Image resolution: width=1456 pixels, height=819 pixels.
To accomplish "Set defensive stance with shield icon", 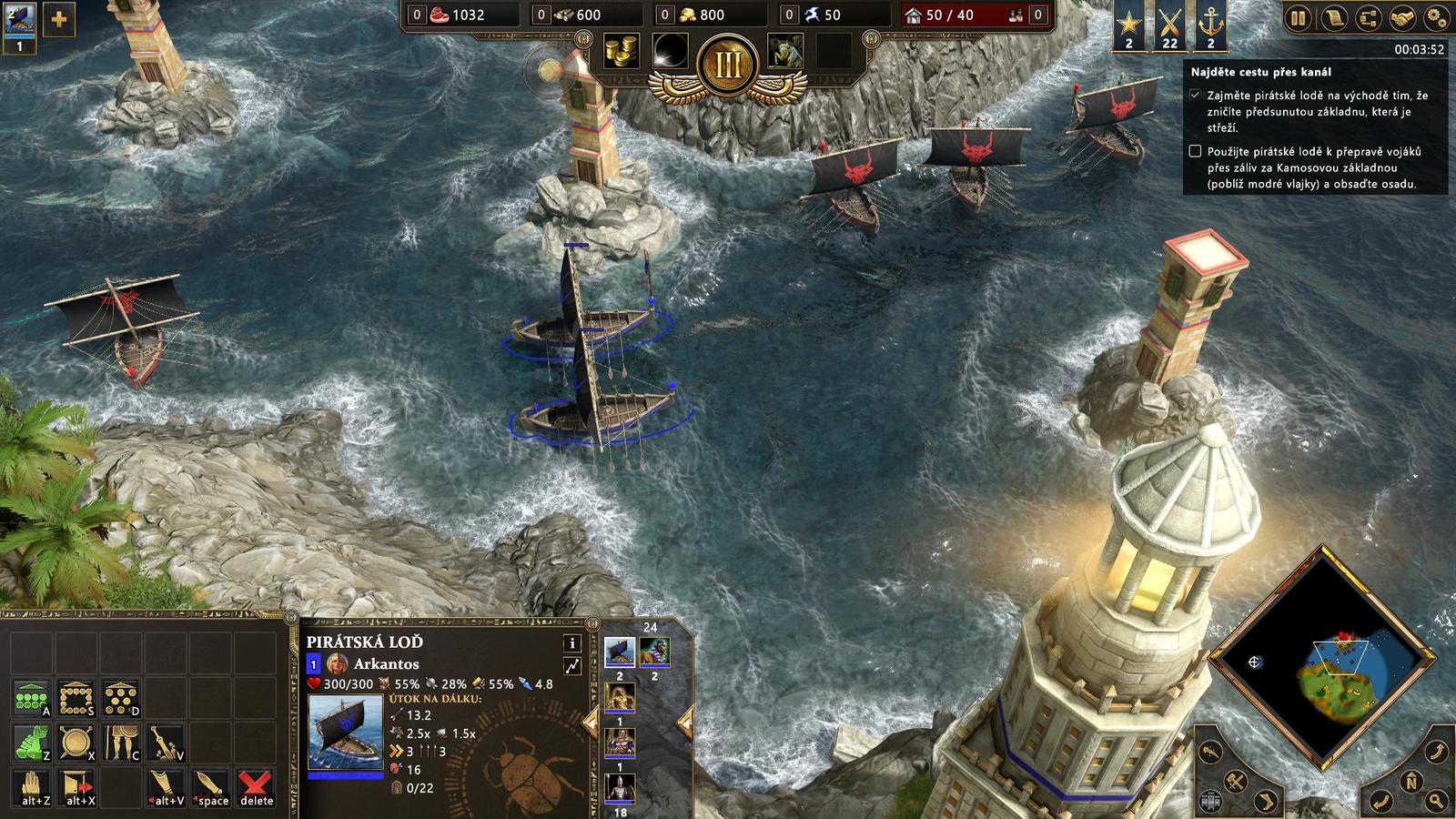I will pyautogui.click(x=75, y=742).
